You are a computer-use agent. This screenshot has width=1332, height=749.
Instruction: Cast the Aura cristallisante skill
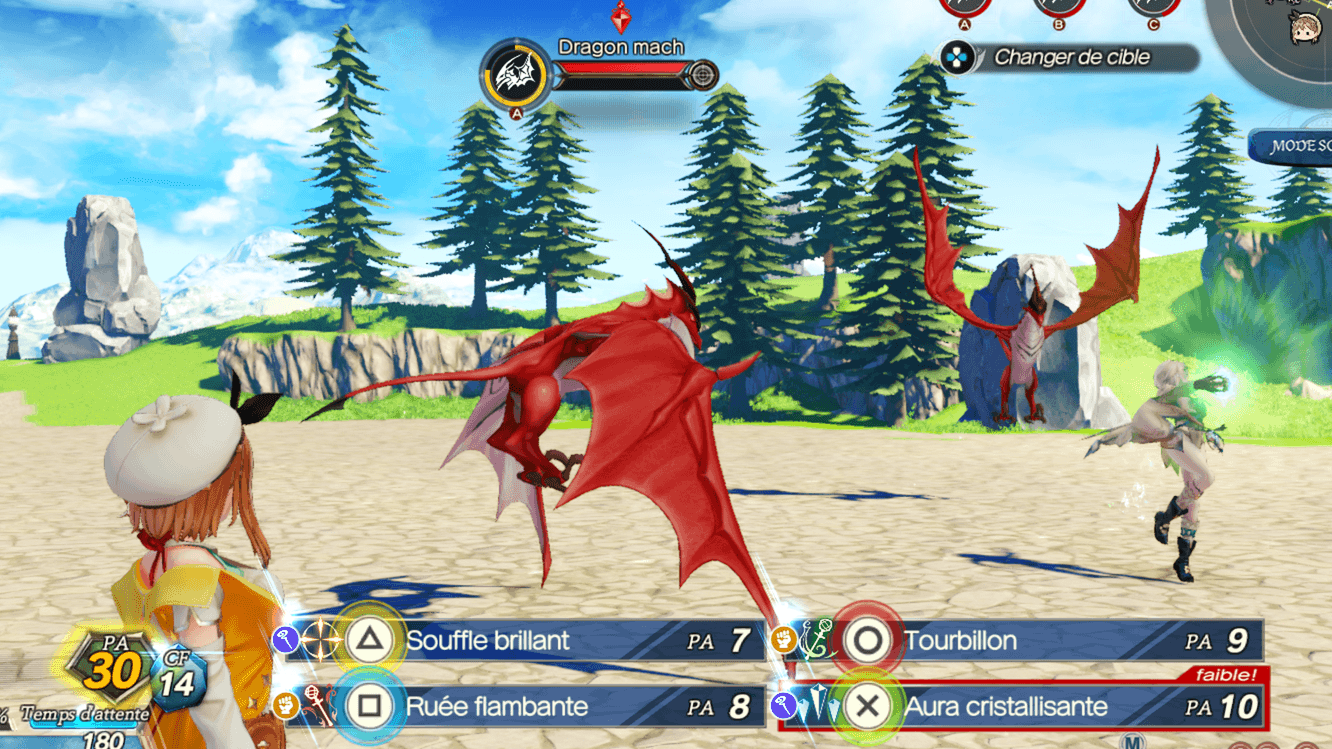tap(1006, 707)
